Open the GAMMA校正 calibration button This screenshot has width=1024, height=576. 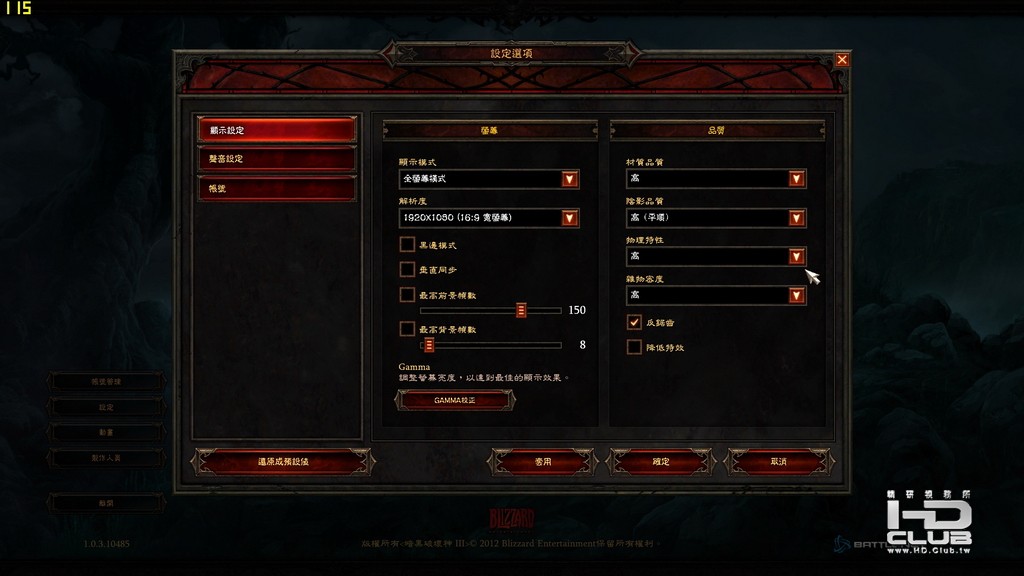pos(455,400)
